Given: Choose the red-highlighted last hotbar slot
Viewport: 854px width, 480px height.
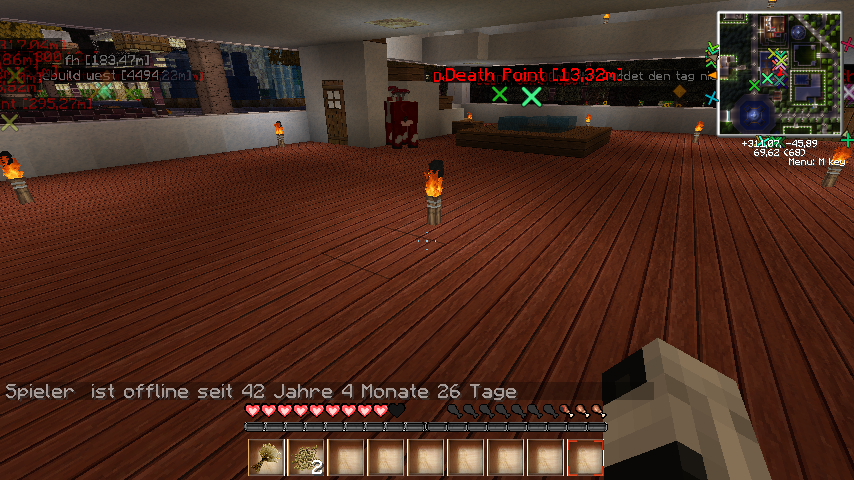Looking at the screenshot, I should (586, 458).
